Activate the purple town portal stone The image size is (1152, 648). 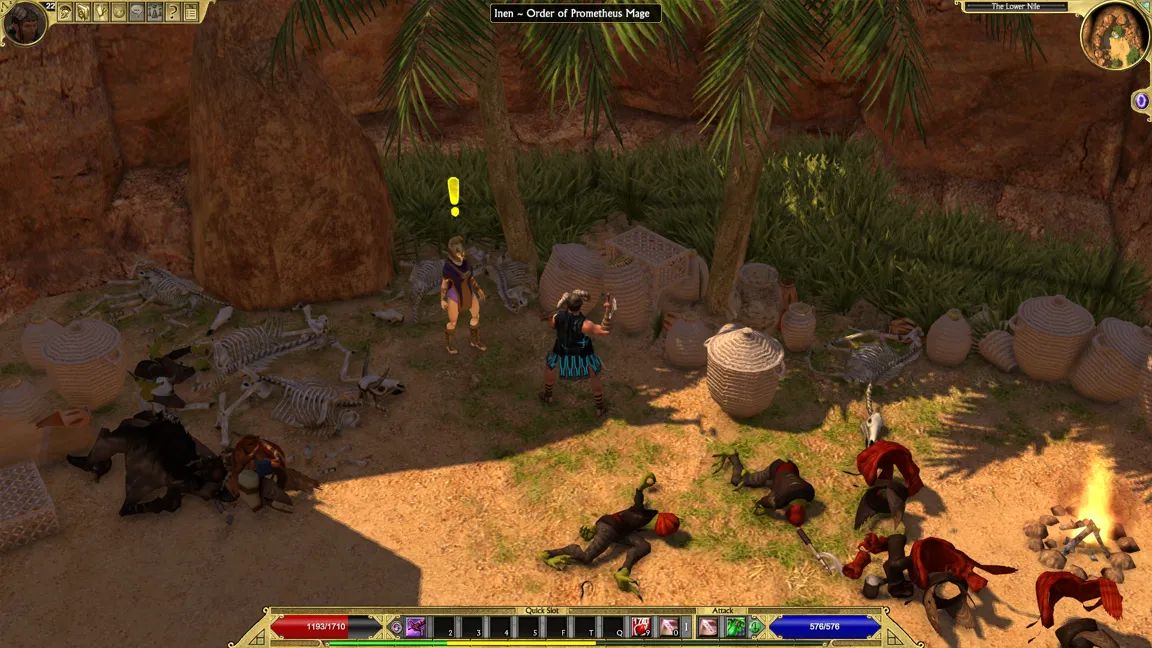coord(1140,100)
